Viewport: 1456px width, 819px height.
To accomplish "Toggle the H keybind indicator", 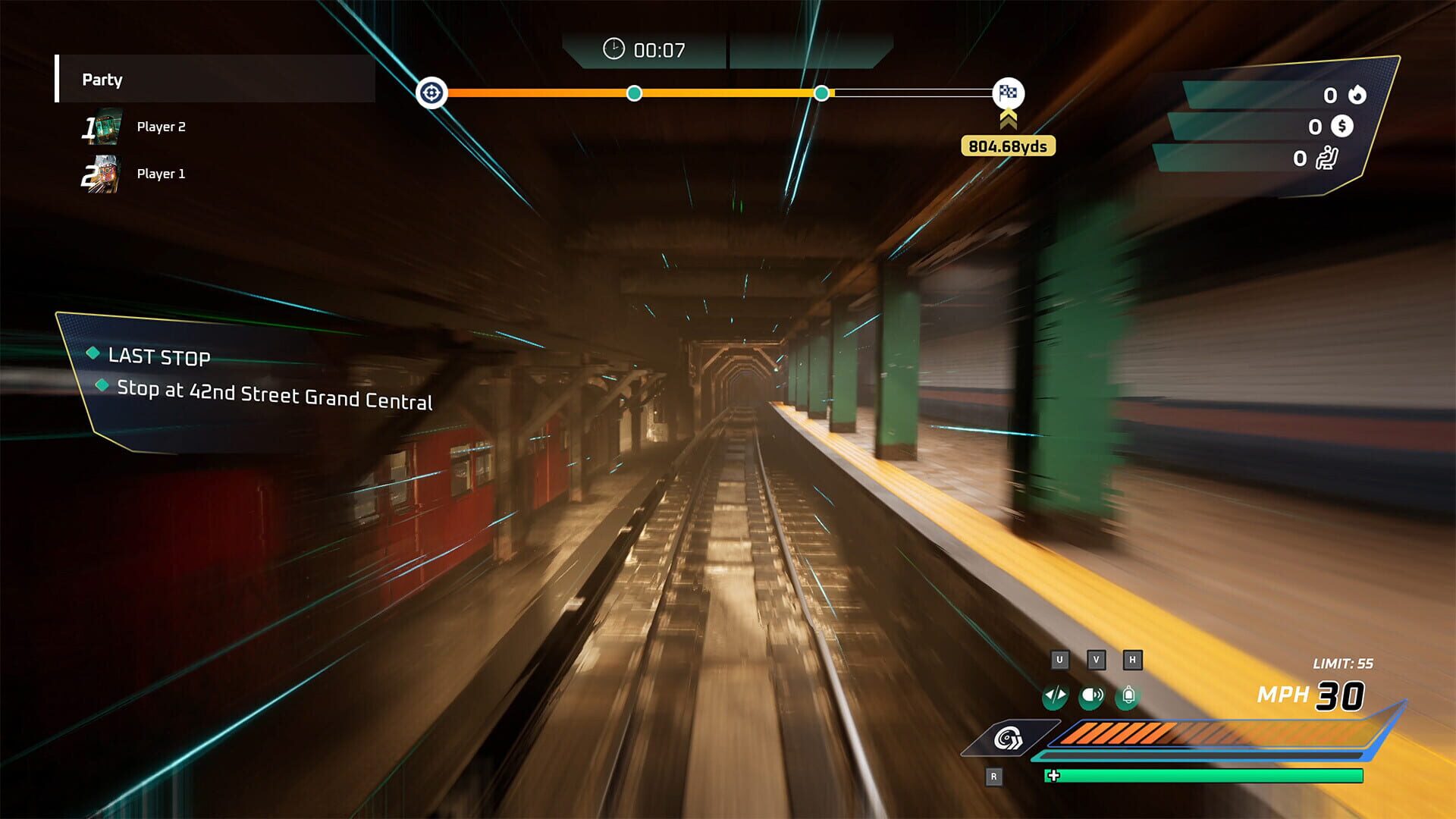I will tap(1132, 661).
